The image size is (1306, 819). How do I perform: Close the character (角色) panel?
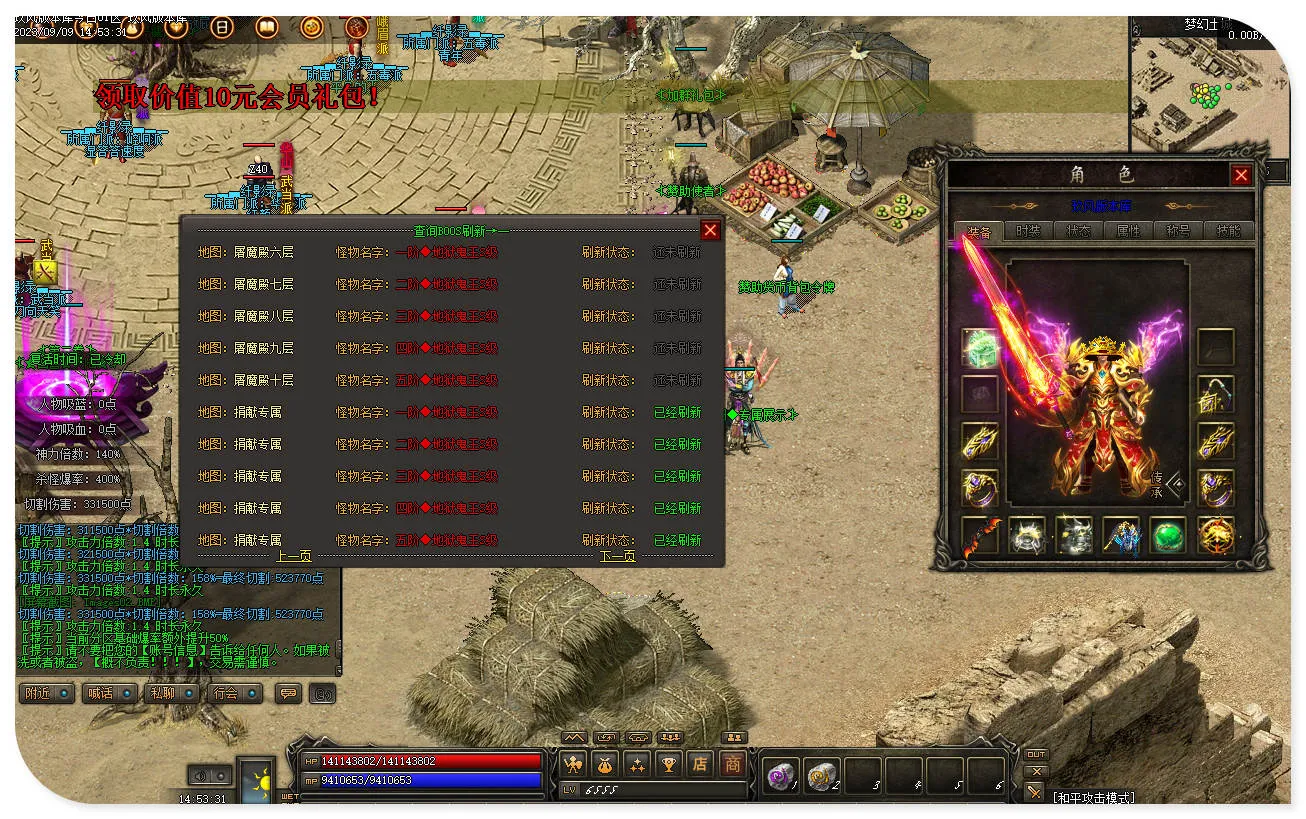[1241, 176]
